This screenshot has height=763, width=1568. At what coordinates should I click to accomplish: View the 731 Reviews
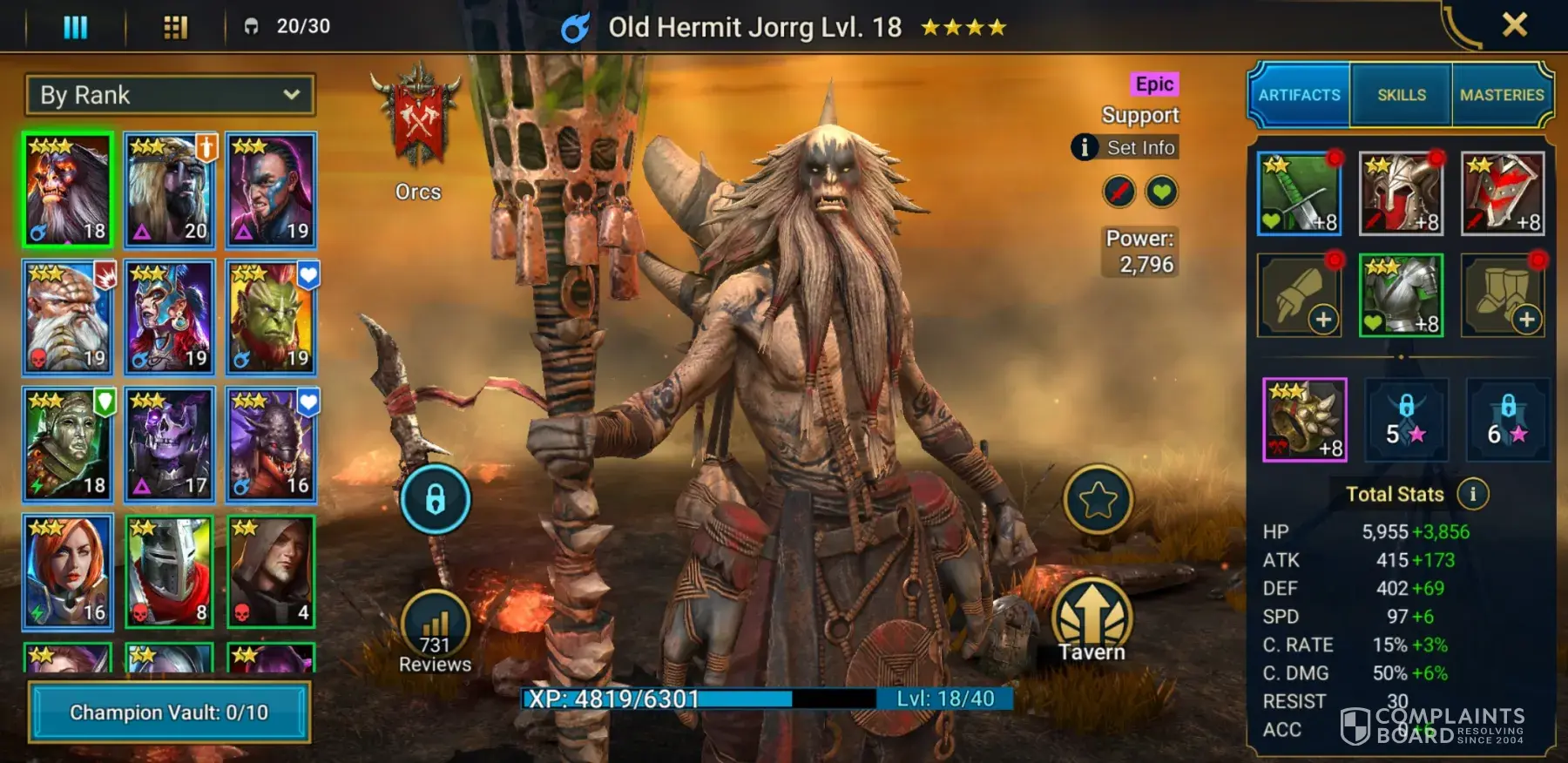point(435,632)
